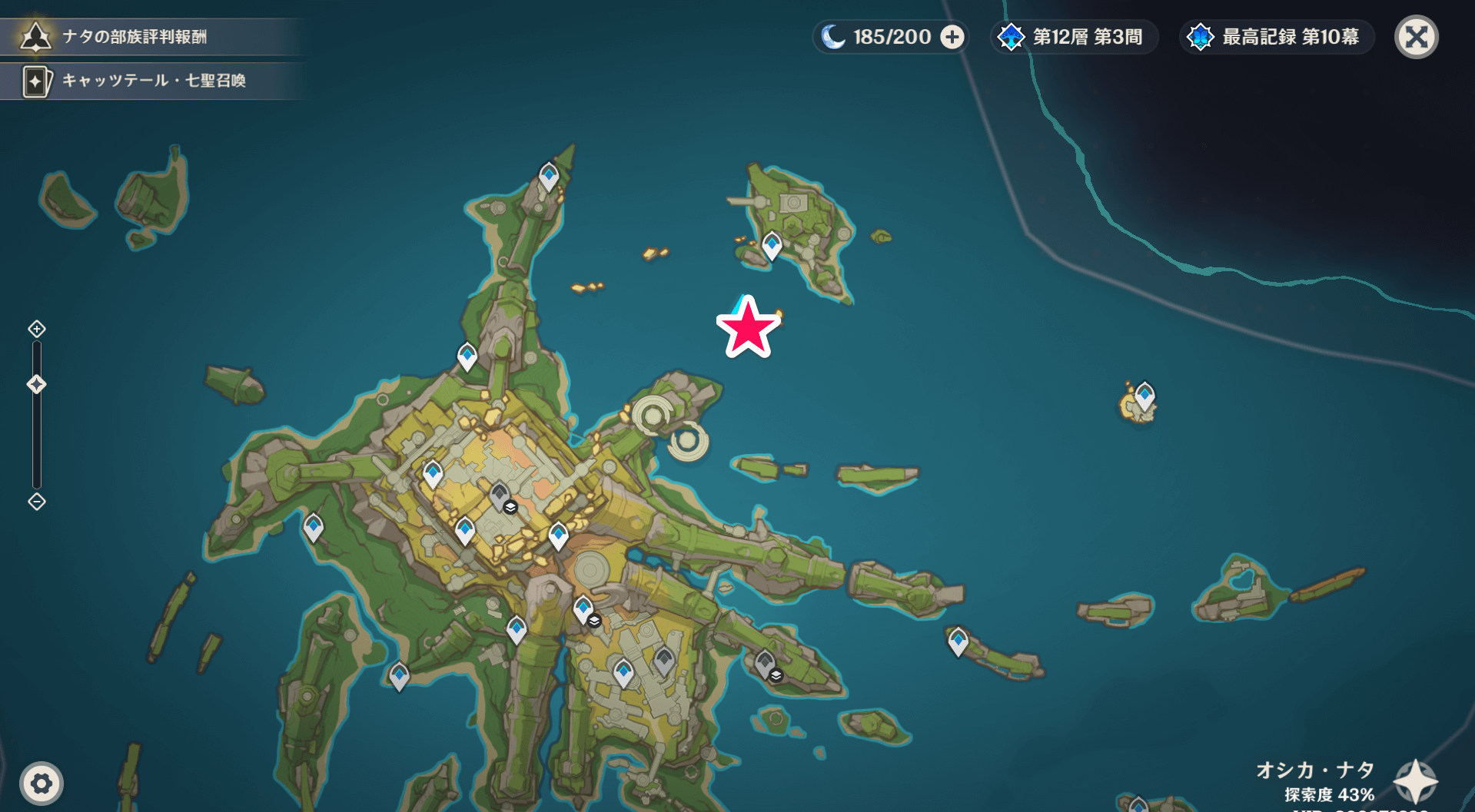Screen dimensions: 1475x812
Task: Open map settings with the gear icon
Action: tap(42, 783)
